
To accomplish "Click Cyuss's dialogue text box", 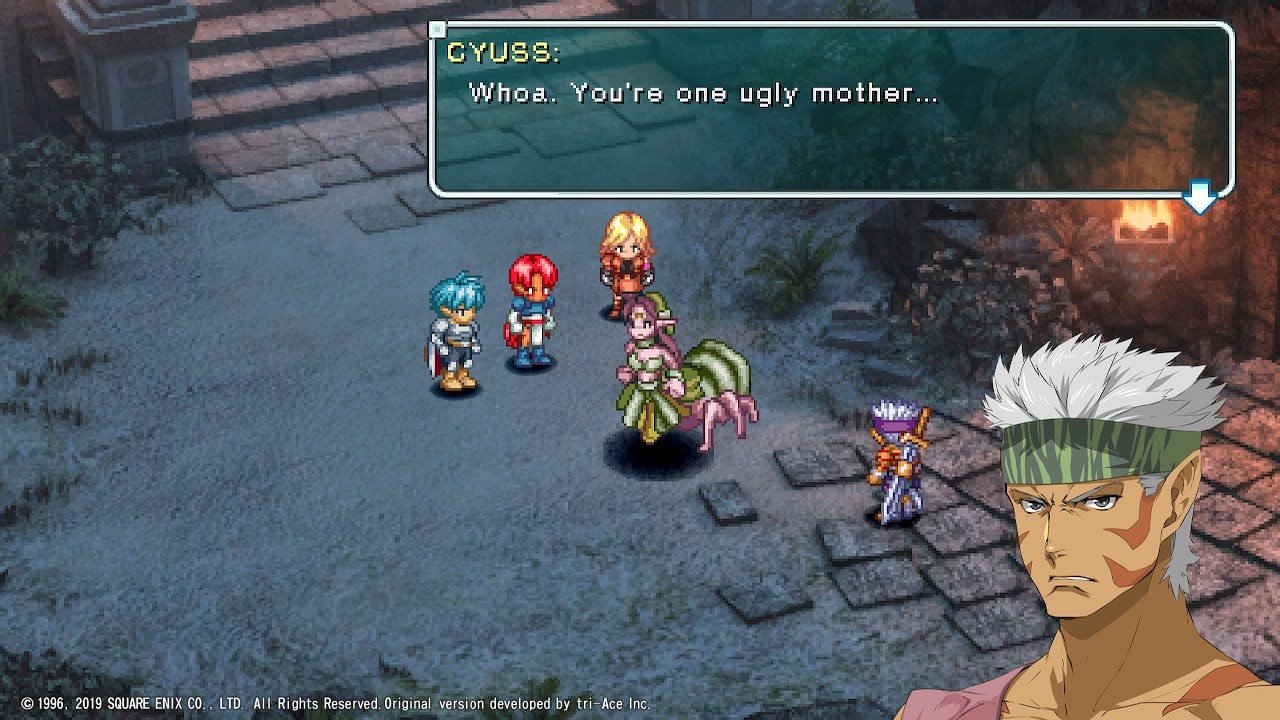I will coord(830,109).
